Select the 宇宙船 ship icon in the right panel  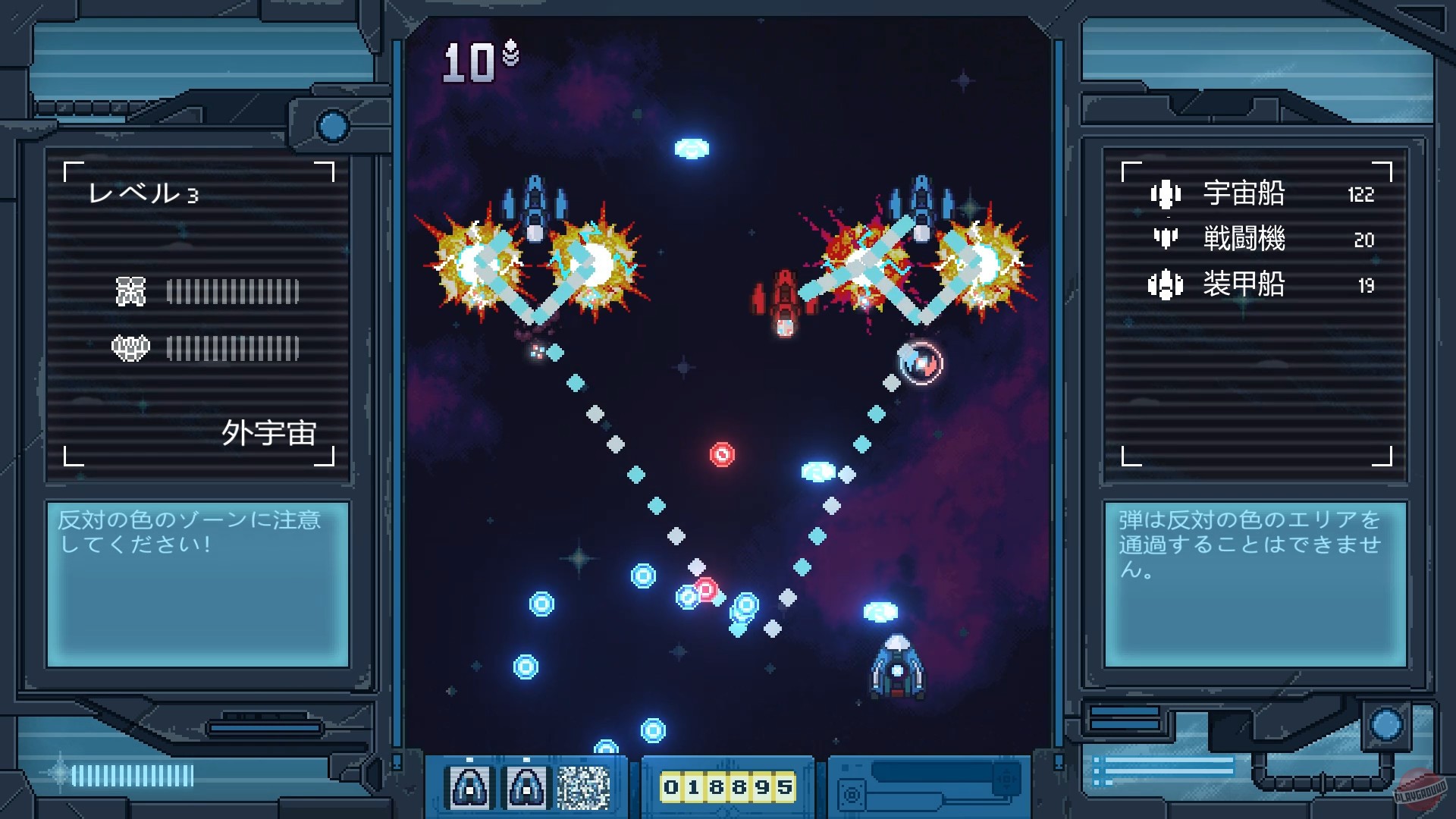[x=1168, y=194]
